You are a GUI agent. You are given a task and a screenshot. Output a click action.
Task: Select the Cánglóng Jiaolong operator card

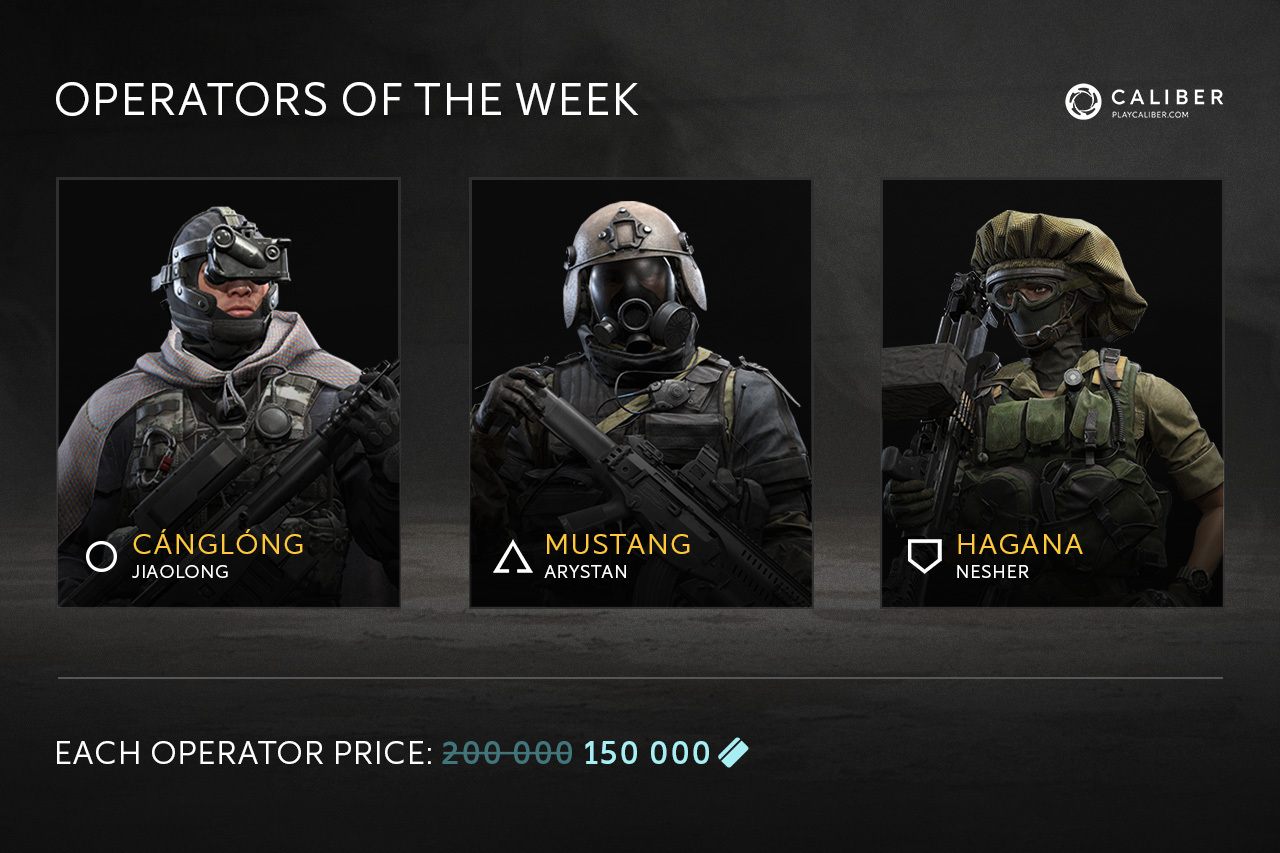[229, 392]
